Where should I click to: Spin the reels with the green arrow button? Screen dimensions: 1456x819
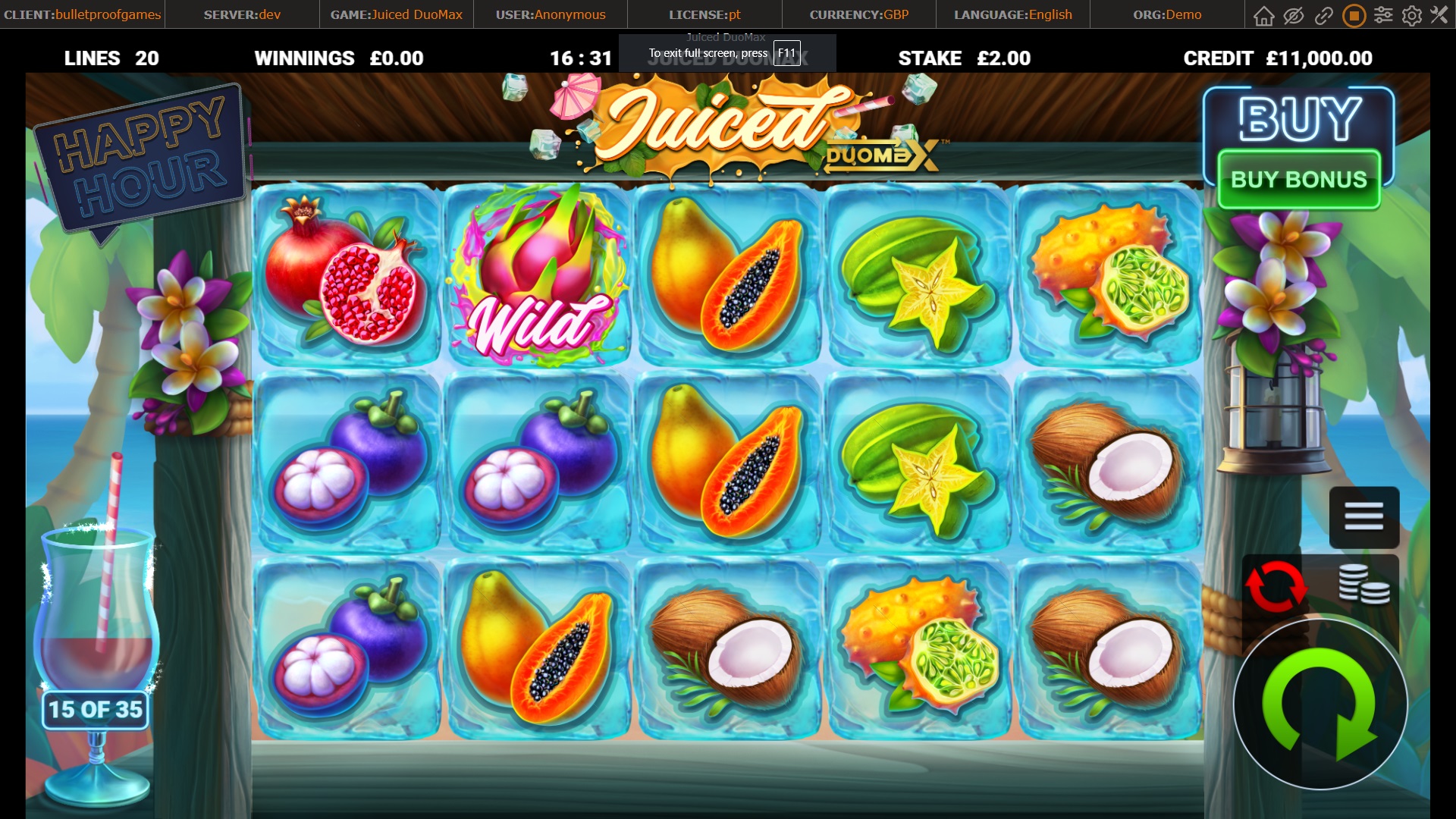tap(1319, 704)
